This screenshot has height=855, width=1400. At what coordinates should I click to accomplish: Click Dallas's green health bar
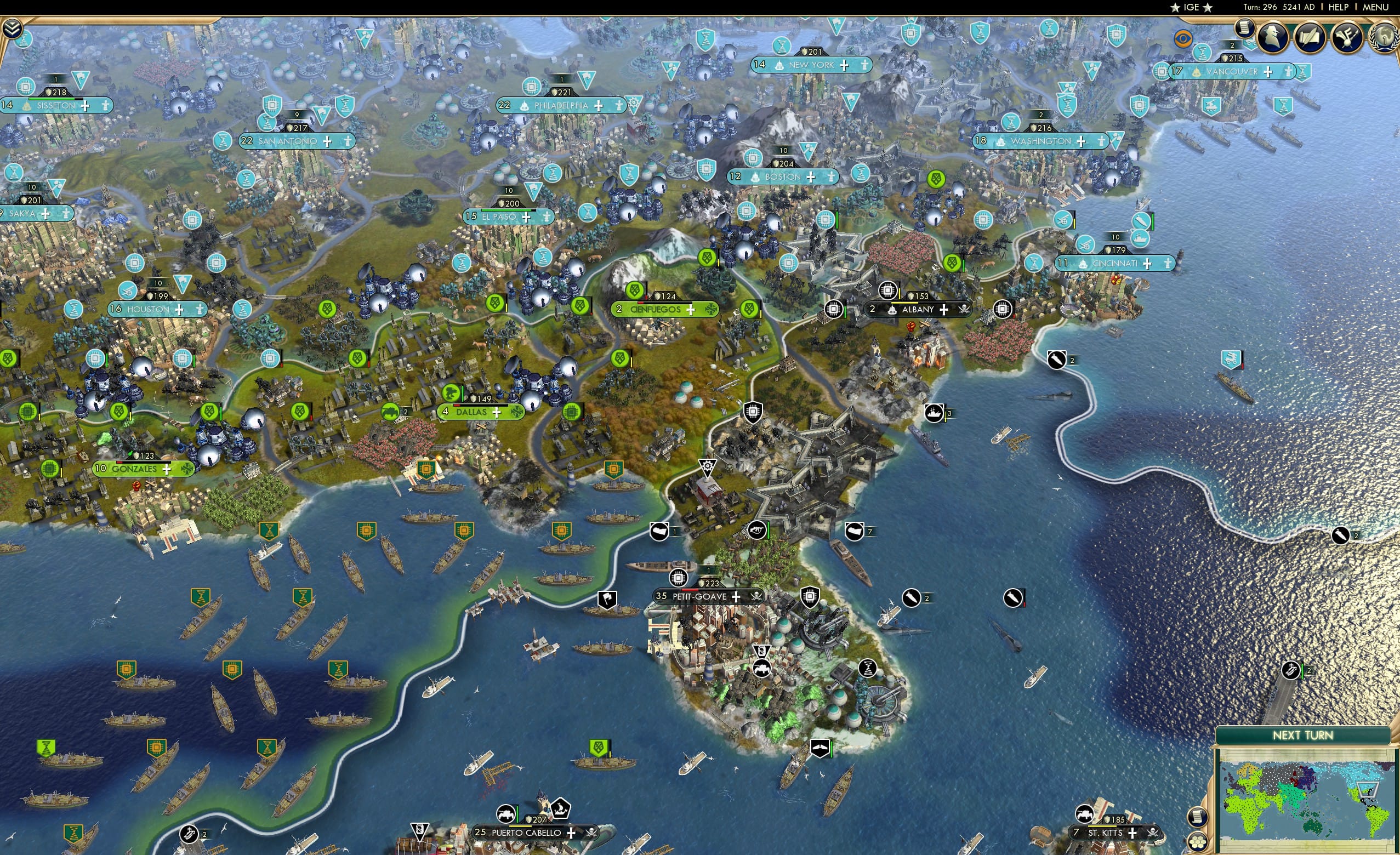point(463,396)
